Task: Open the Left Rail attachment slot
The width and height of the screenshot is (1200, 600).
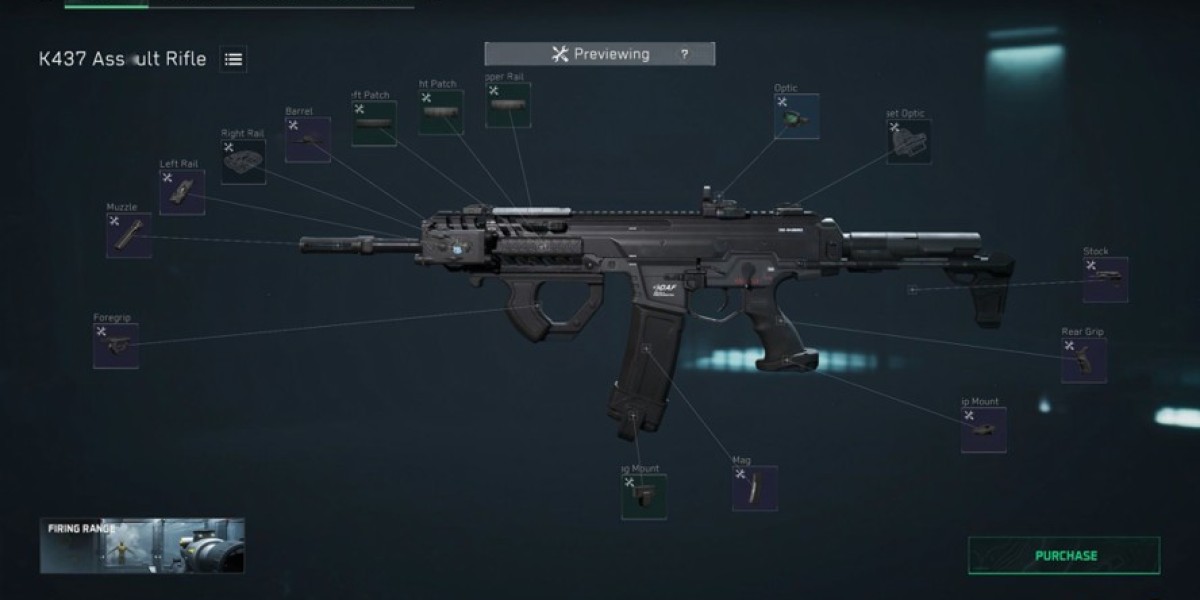Action: coord(182,192)
